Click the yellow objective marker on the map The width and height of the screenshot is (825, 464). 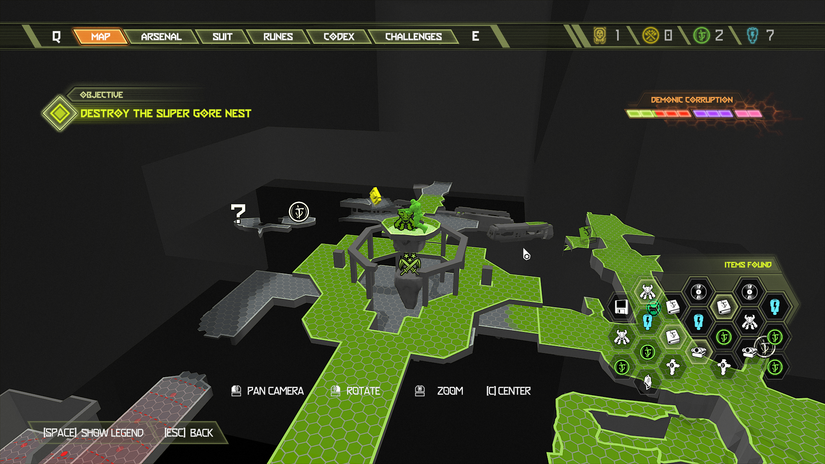coord(375,195)
